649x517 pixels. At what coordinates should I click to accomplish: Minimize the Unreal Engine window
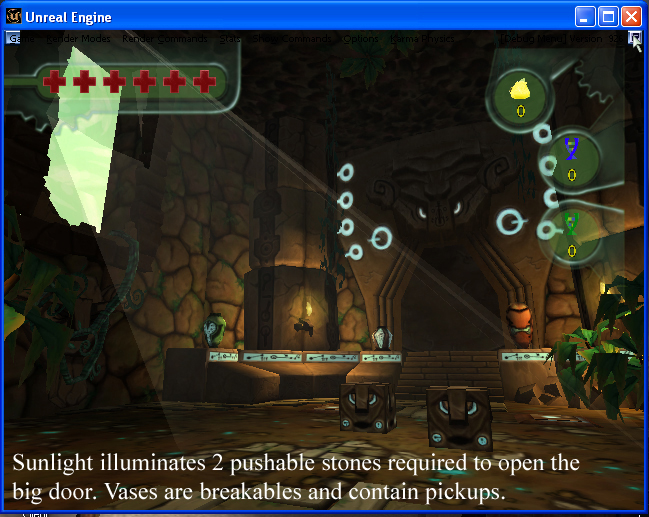(586, 17)
